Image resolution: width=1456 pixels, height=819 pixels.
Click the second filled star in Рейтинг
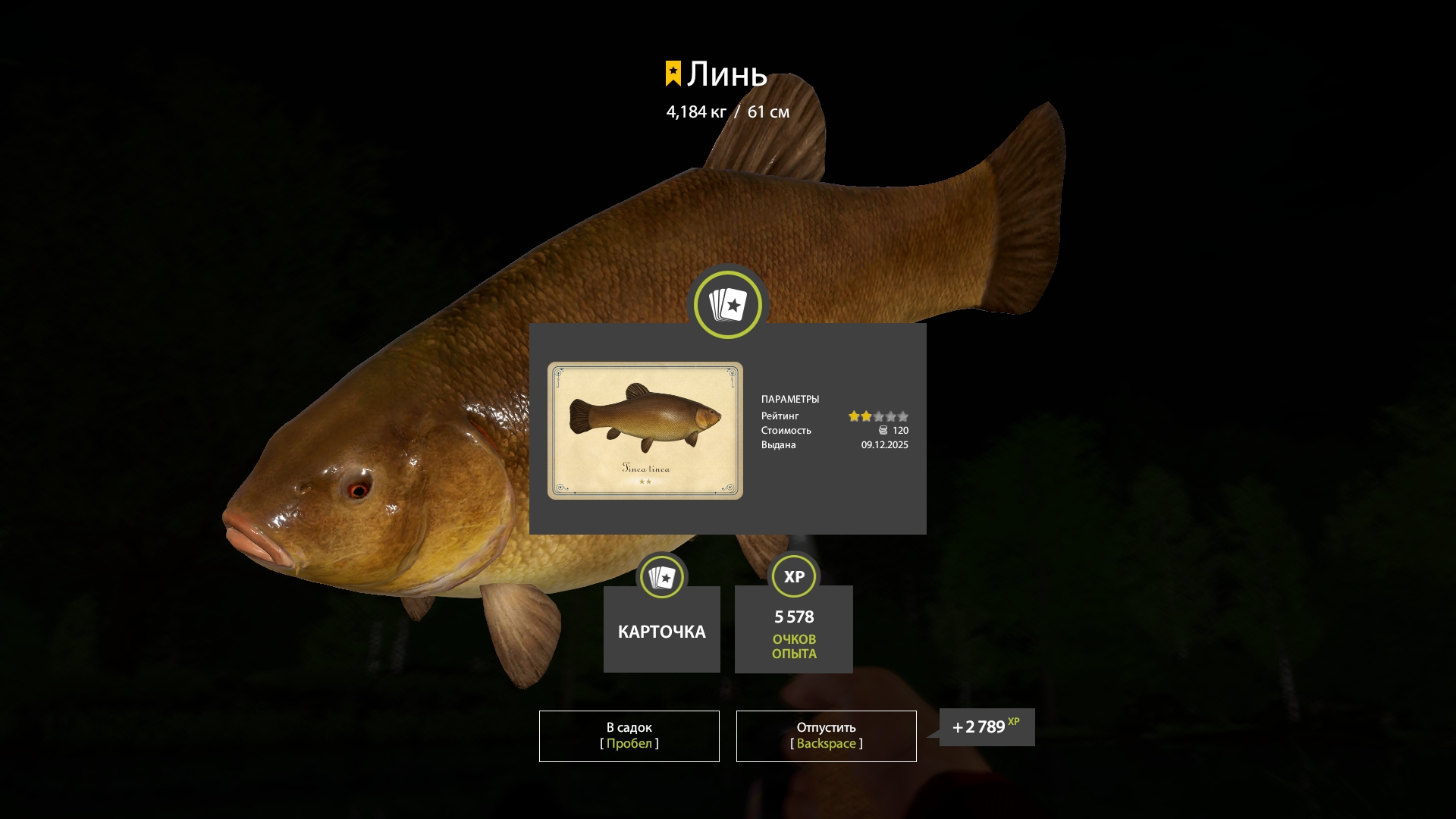[x=867, y=416]
